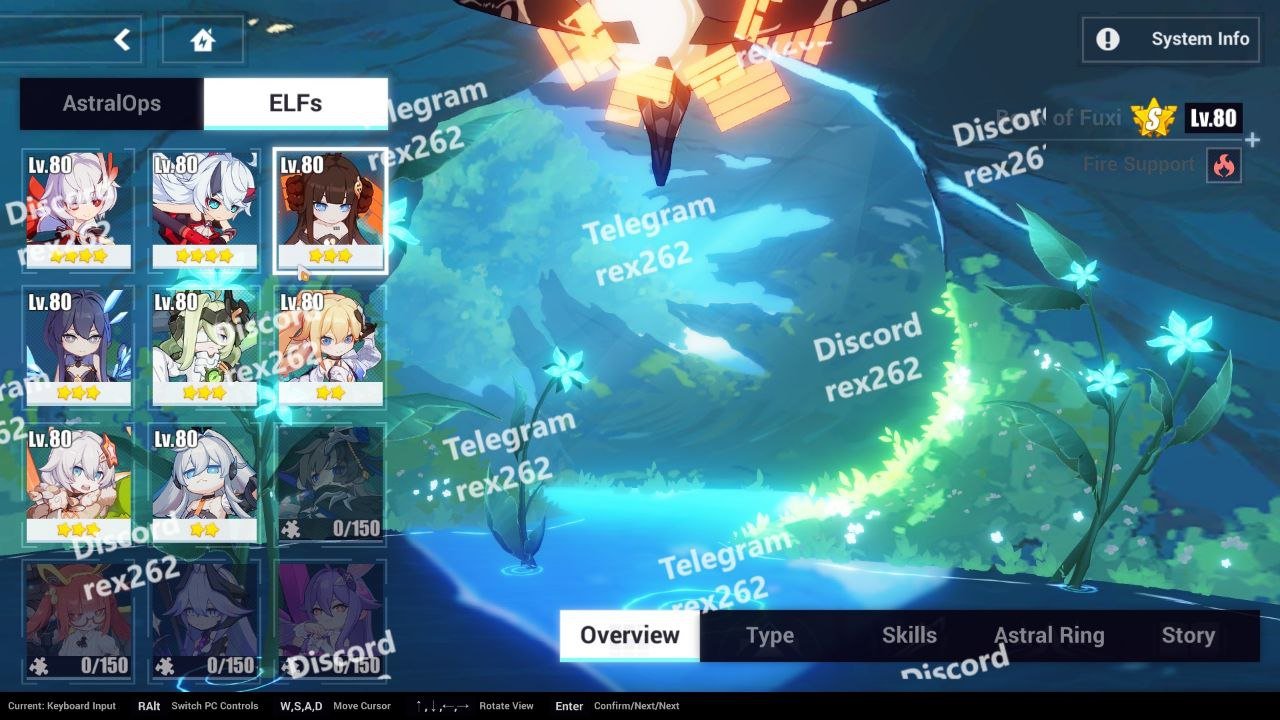
Task: Select the blonde ELF with two stars
Action: [x=330, y=347]
